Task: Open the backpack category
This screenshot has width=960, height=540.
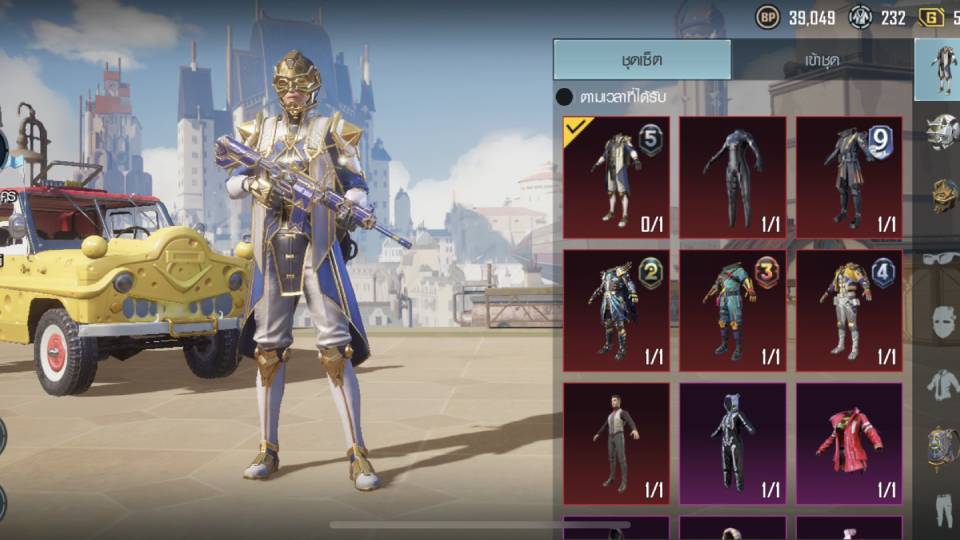Action: [941, 447]
